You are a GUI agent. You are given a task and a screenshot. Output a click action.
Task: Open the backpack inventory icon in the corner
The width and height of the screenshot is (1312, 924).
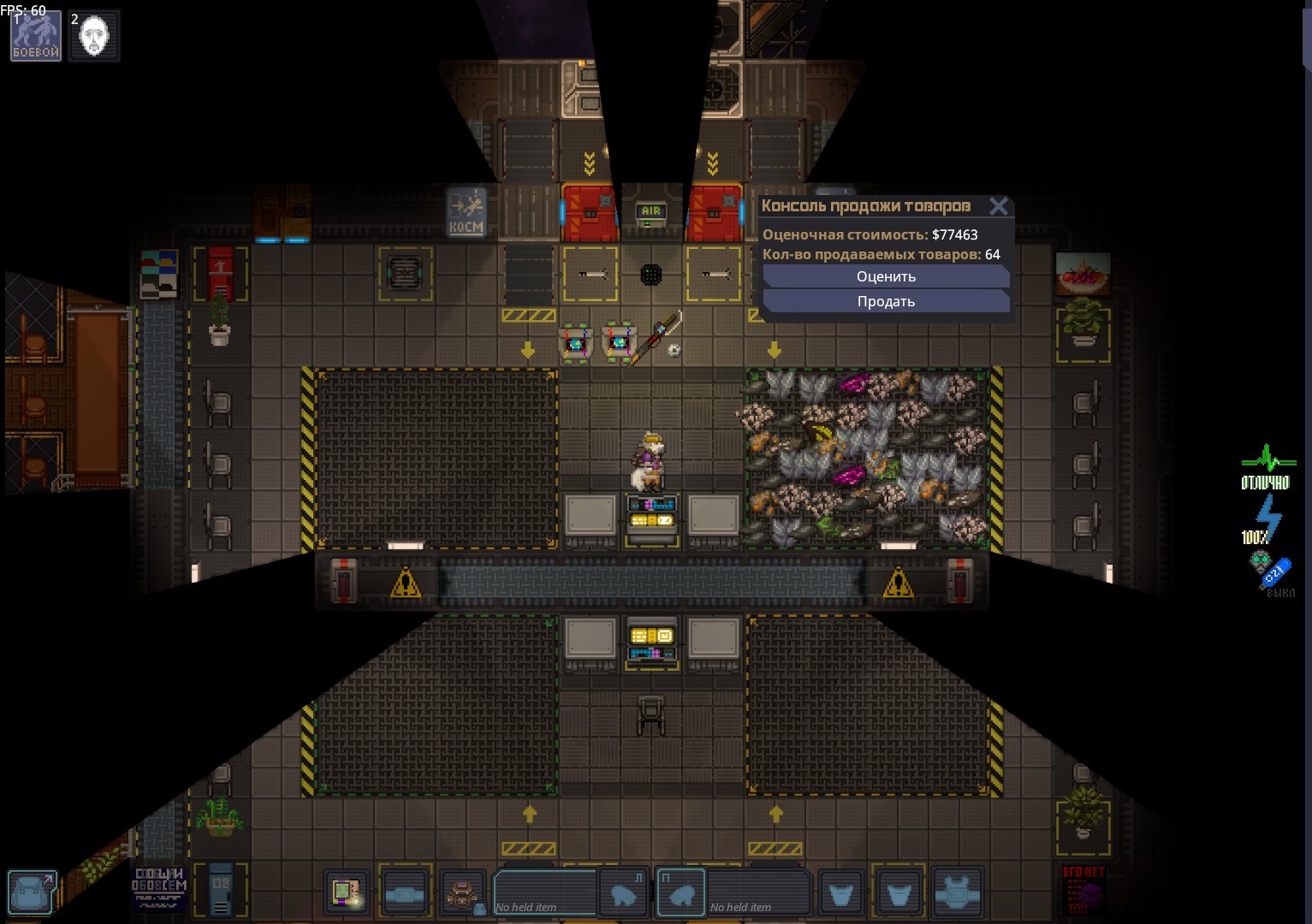coord(33,891)
